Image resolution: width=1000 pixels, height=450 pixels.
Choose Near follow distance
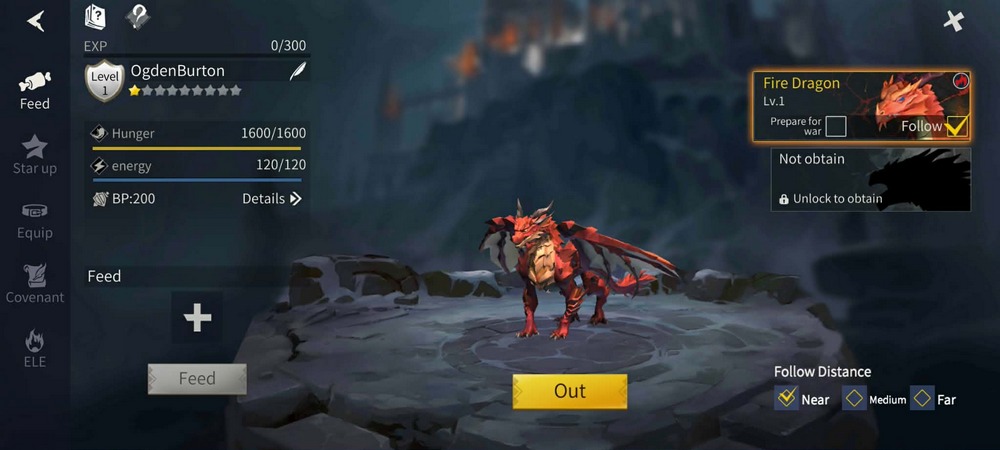[x=786, y=399]
